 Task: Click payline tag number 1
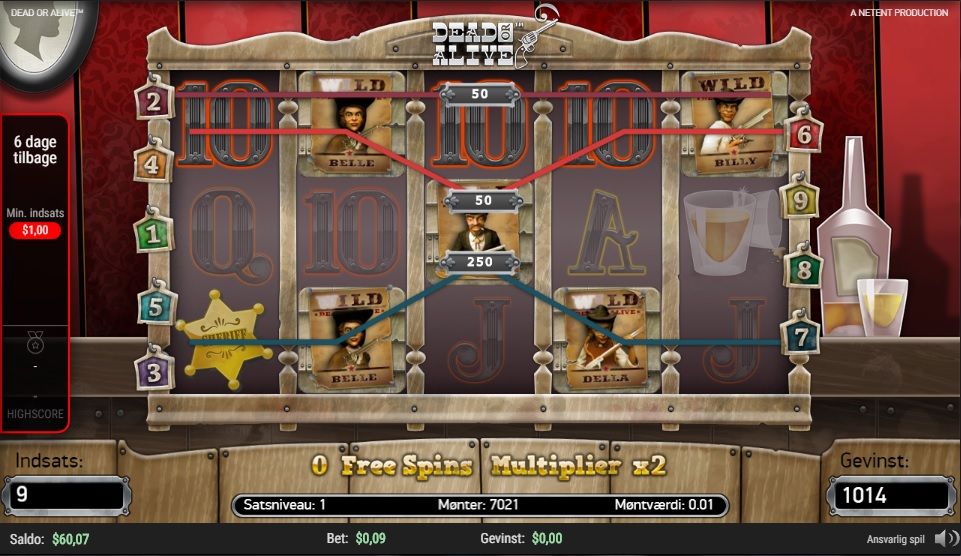(153, 234)
